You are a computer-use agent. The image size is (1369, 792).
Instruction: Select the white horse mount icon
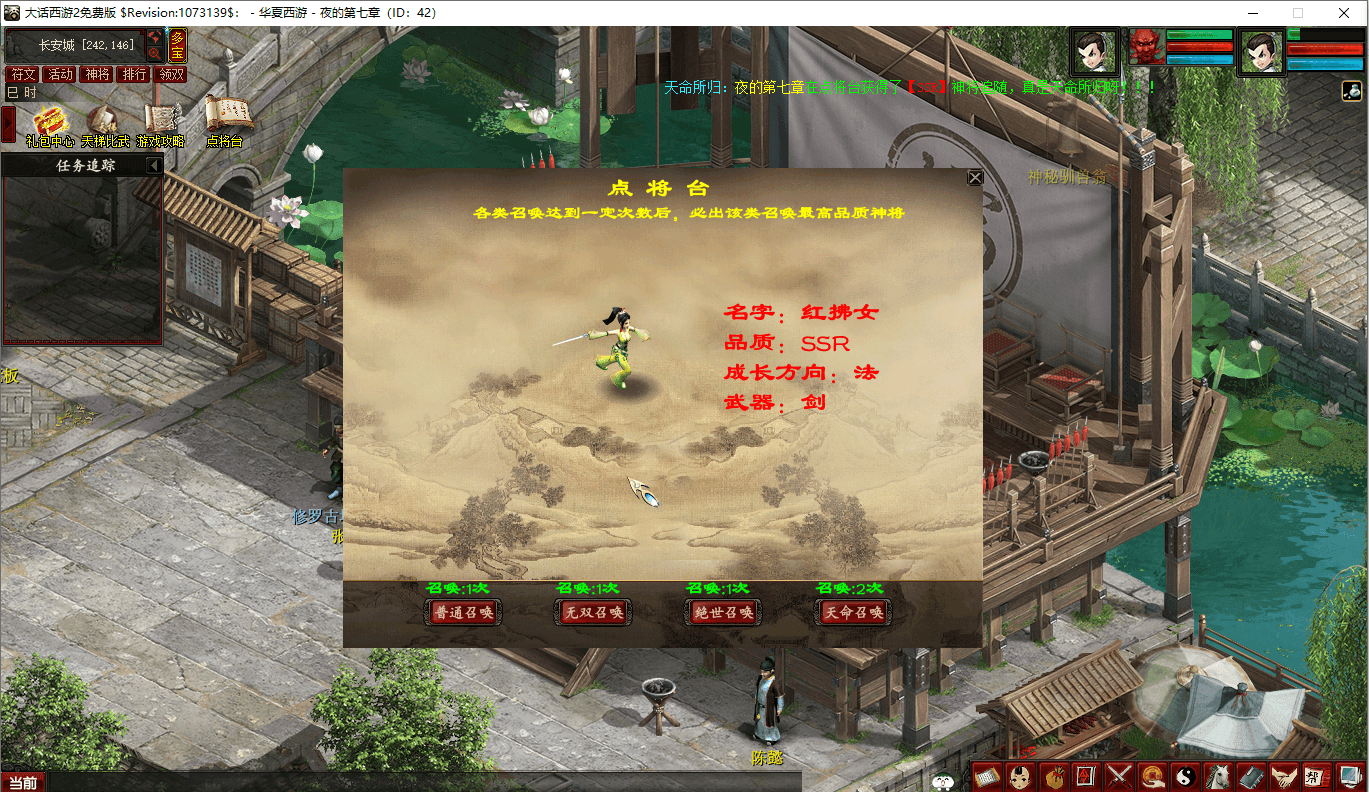[x=1218, y=776]
